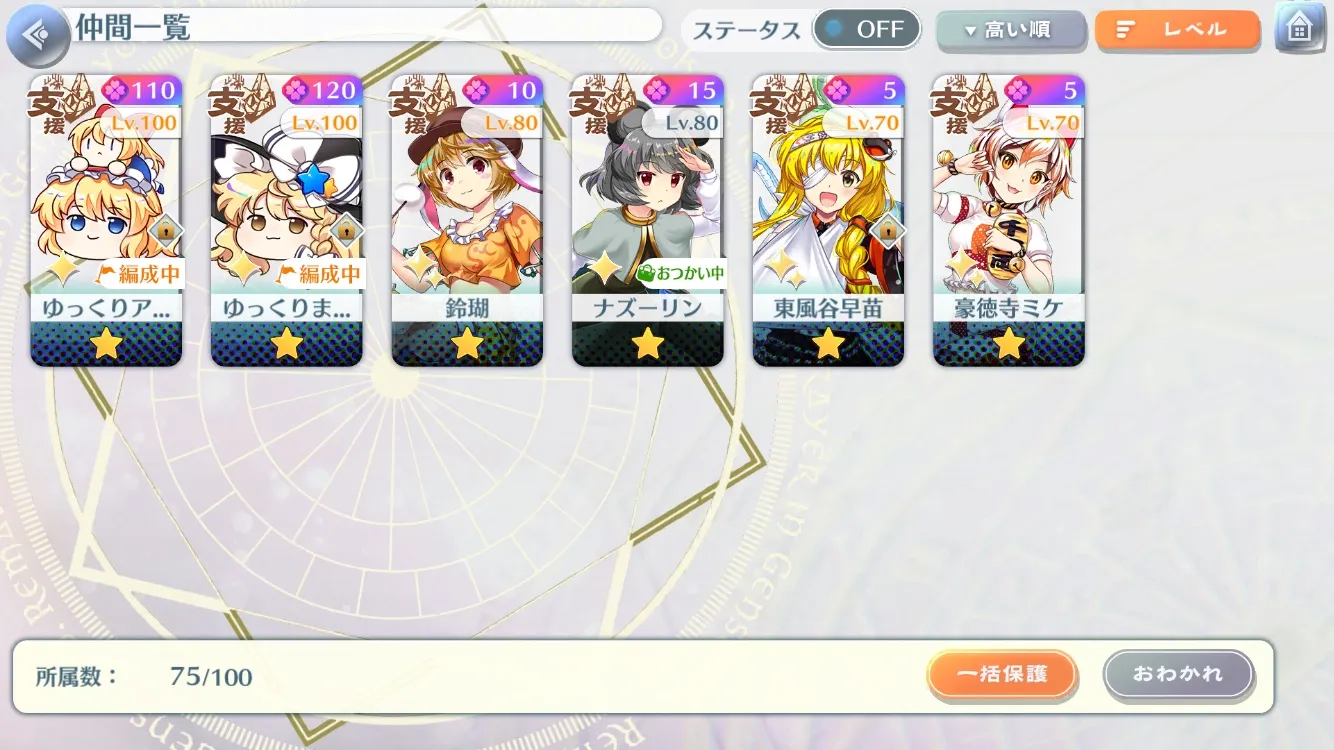Tap the おわかれ farewell button
The width and height of the screenshot is (1334, 750).
point(1178,675)
